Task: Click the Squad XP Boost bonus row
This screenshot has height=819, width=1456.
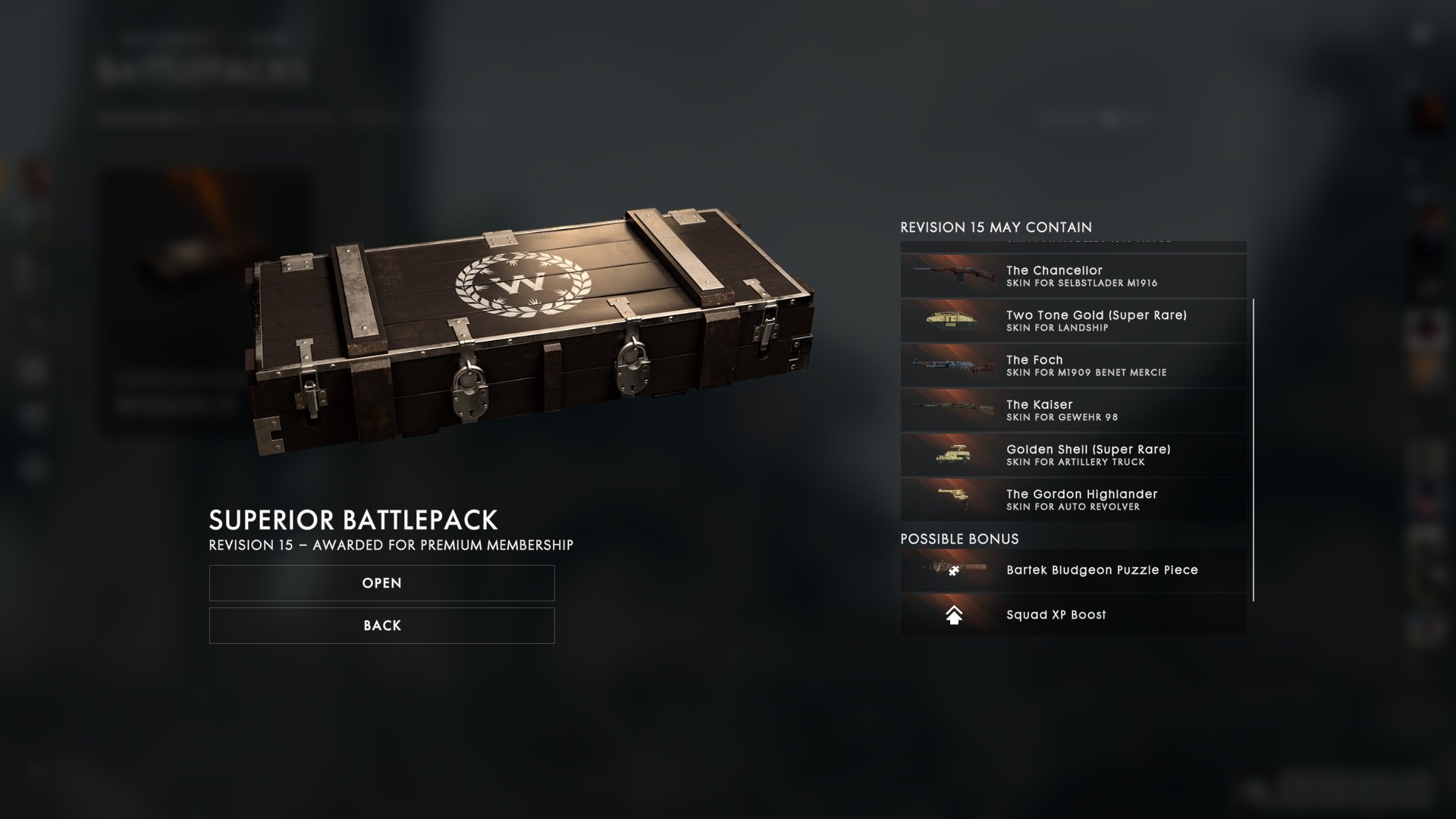Action: coord(1073,615)
